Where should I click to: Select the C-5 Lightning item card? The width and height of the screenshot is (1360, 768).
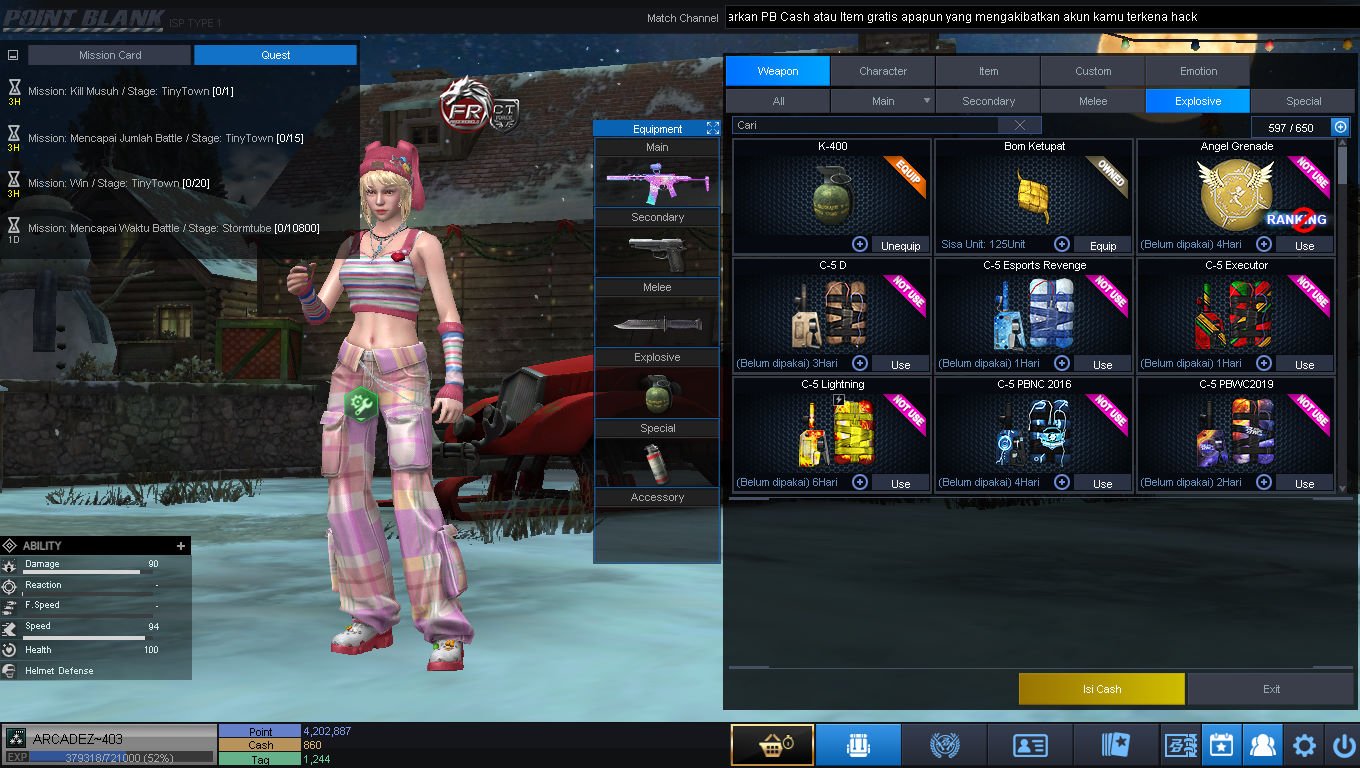[832, 433]
